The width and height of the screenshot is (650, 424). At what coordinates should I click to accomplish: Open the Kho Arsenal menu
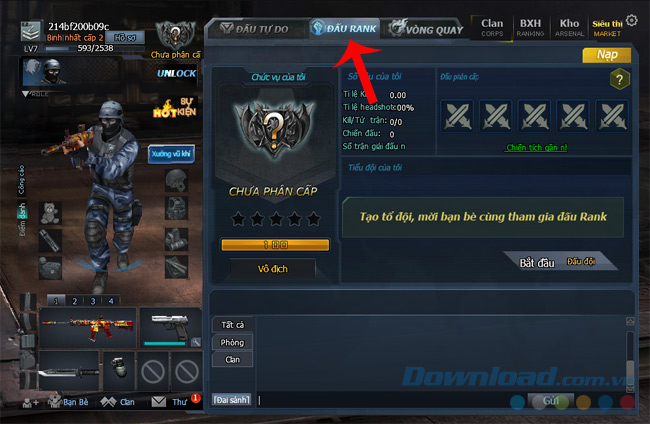pyautogui.click(x=569, y=26)
